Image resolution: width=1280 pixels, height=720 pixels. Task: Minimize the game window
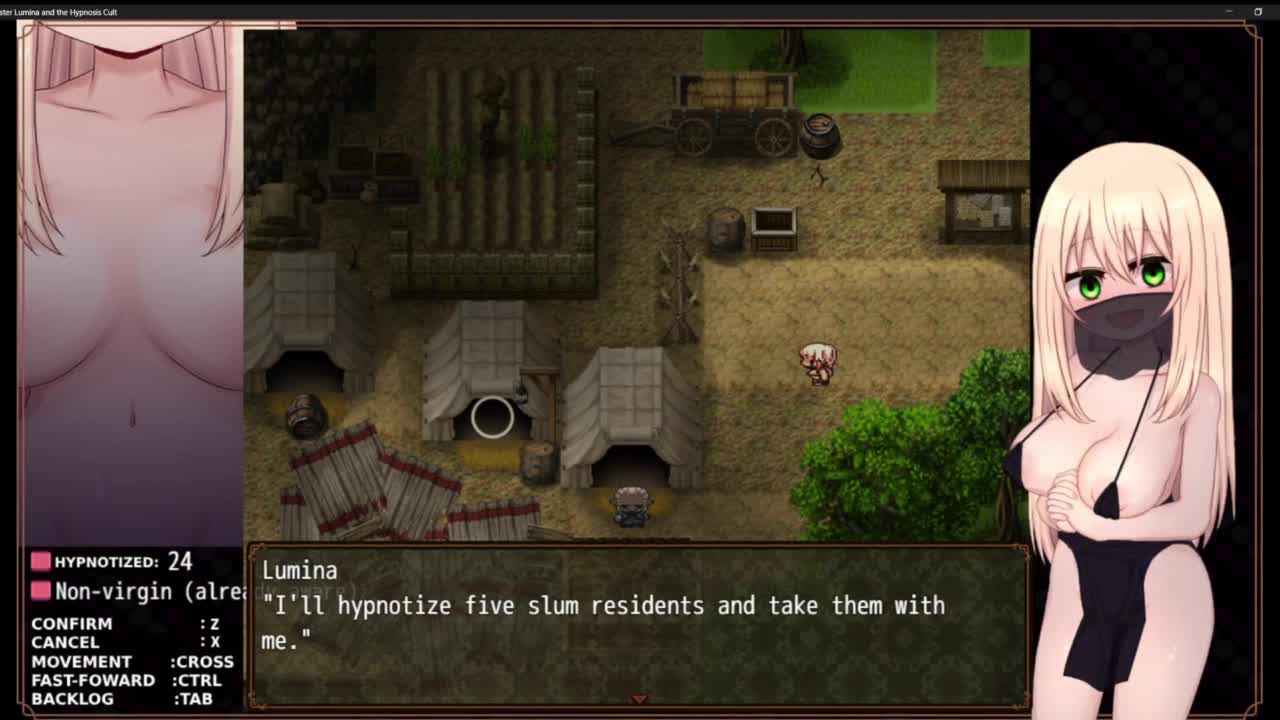coord(1229,11)
